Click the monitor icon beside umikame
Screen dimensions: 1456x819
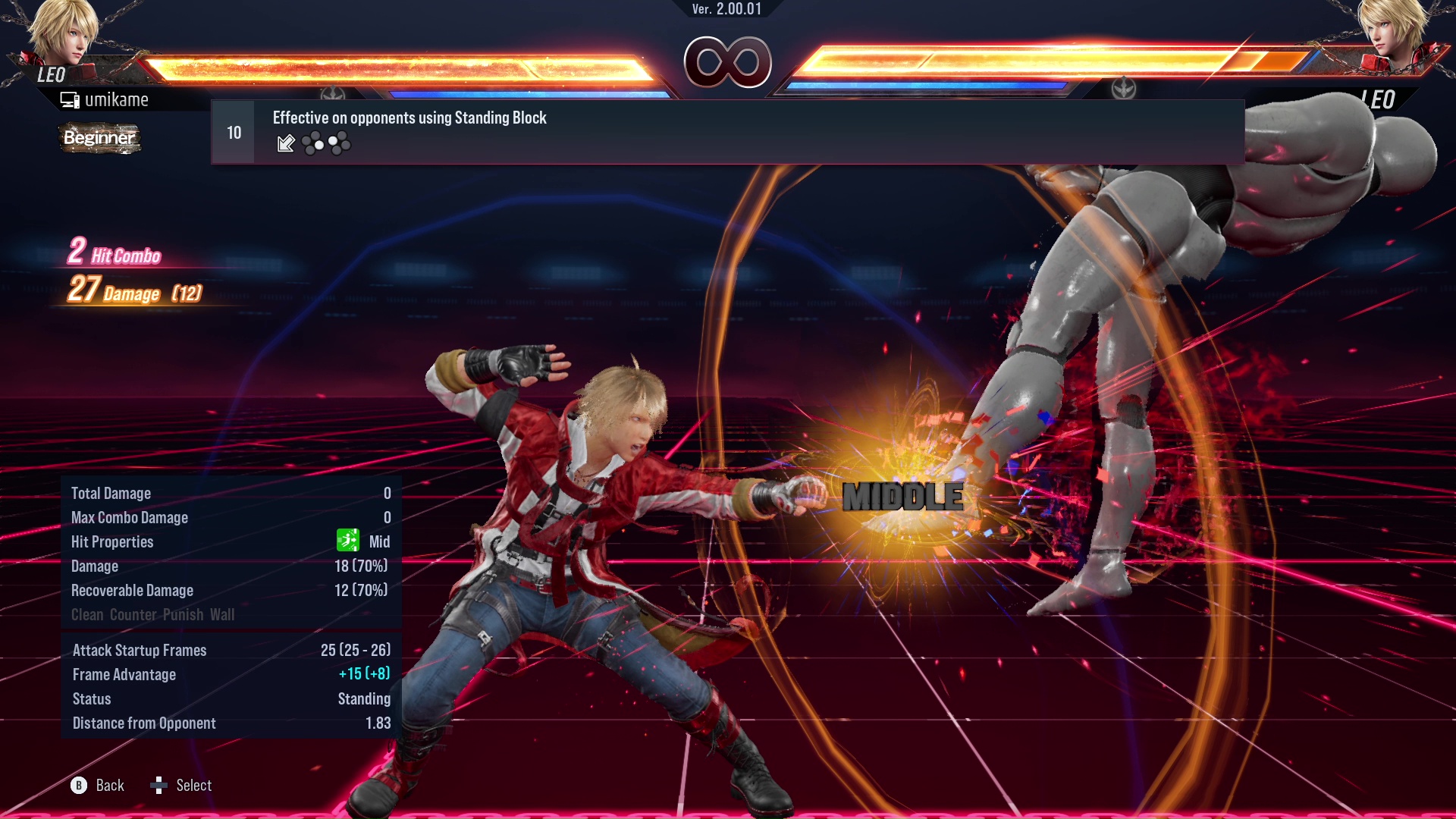(x=70, y=99)
